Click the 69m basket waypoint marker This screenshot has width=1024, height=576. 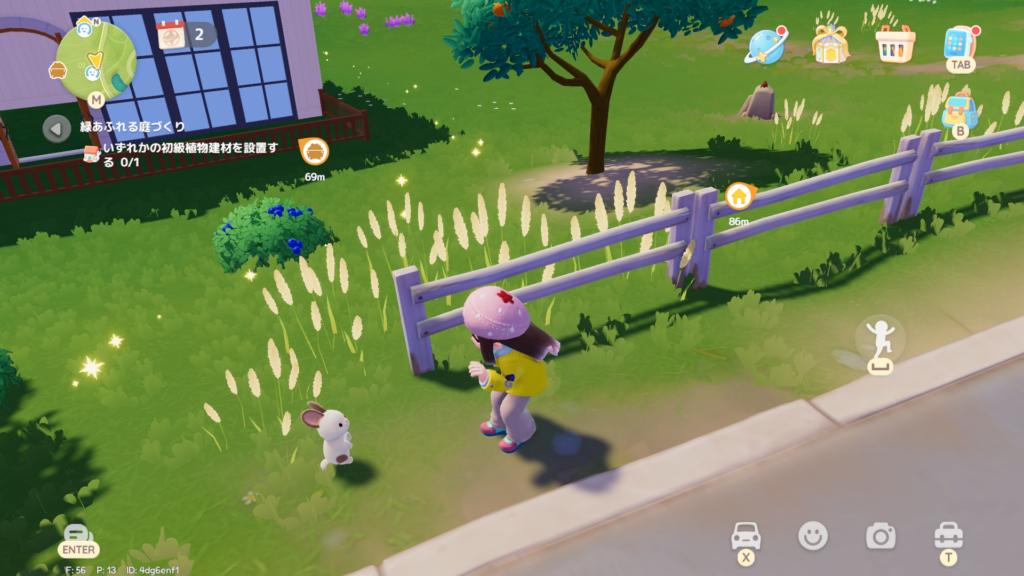(x=315, y=152)
